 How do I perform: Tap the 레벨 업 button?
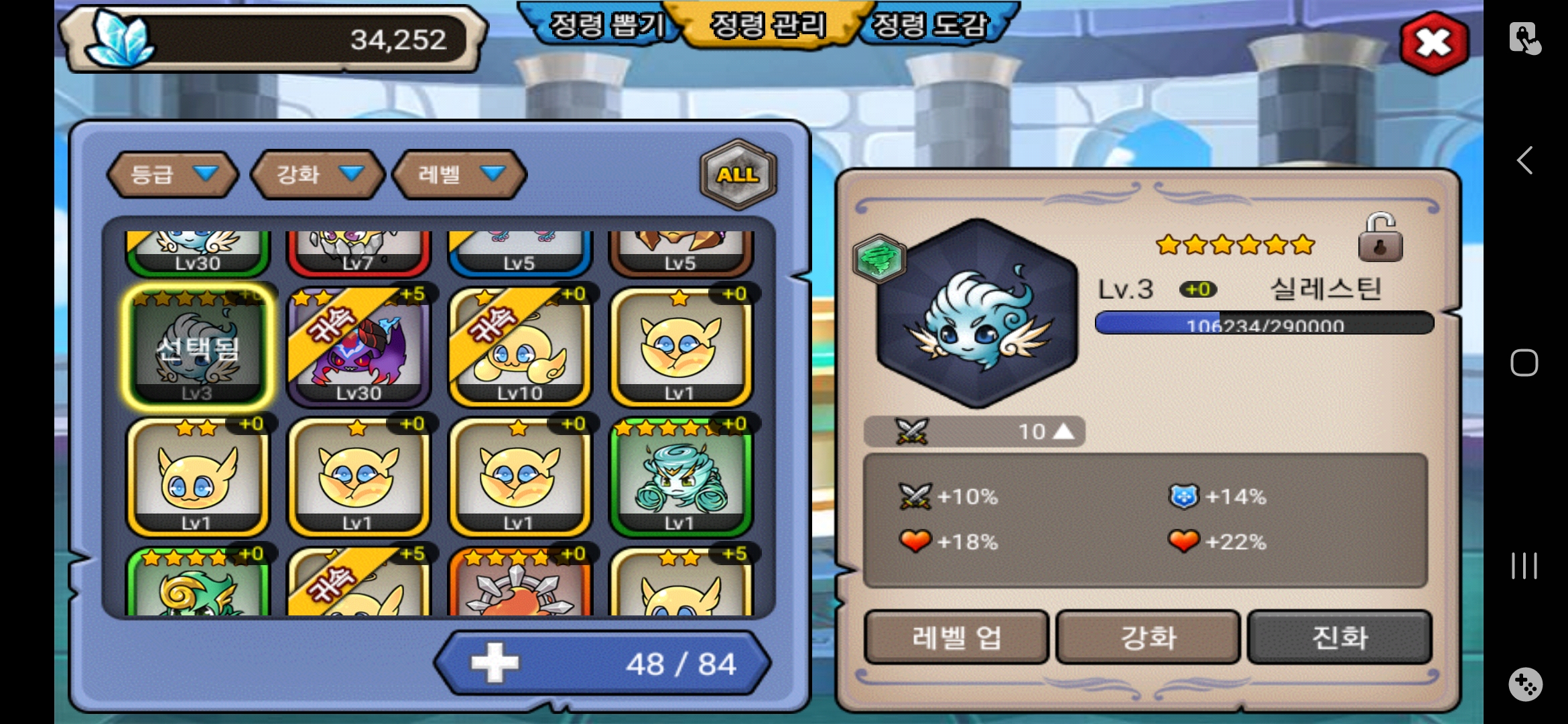point(956,637)
